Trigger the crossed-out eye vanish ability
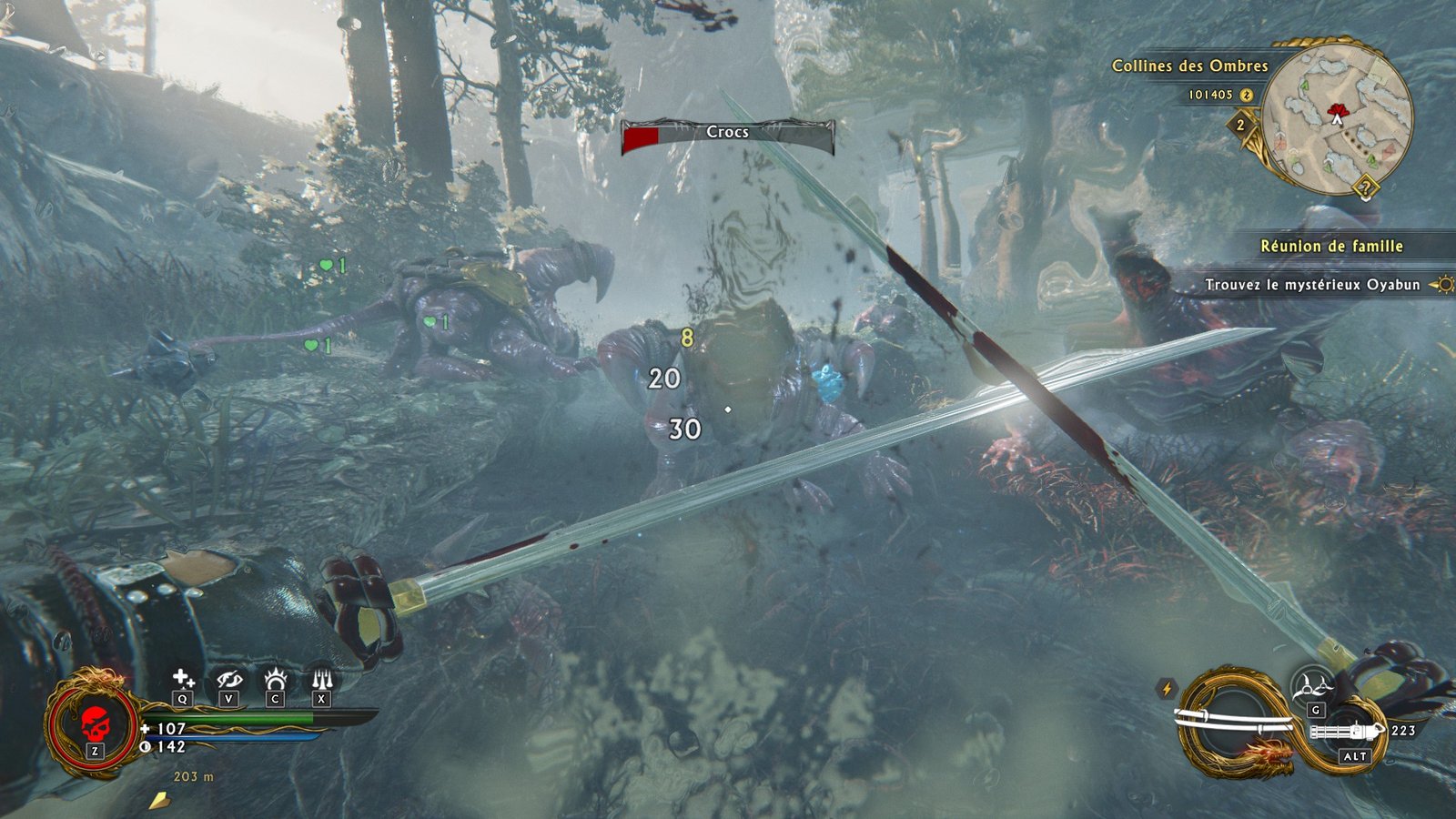The width and height of the screenshot is (1456, 819). (228, 679)
